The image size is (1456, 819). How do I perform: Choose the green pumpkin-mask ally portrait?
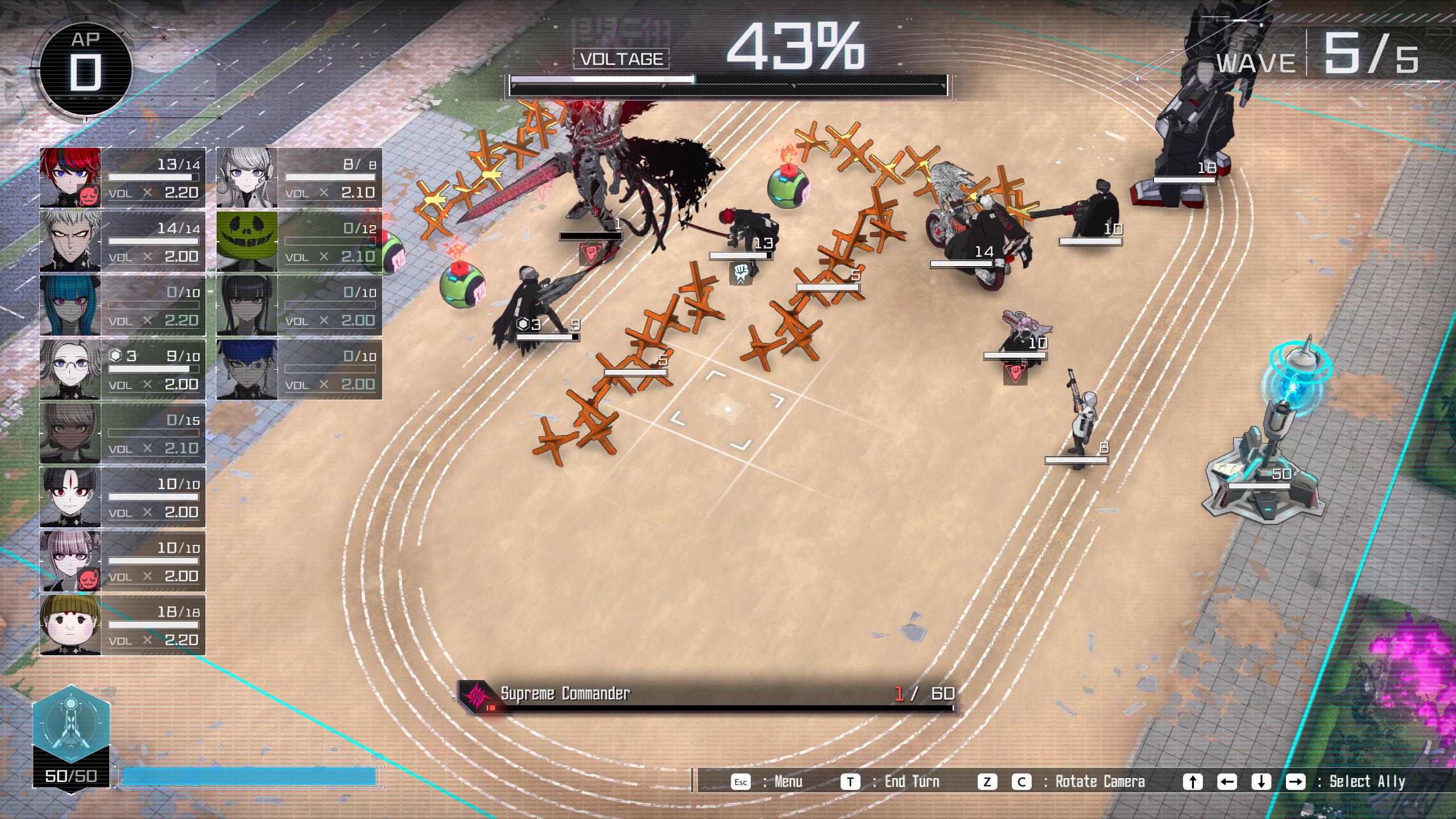(x=247, y=241)
